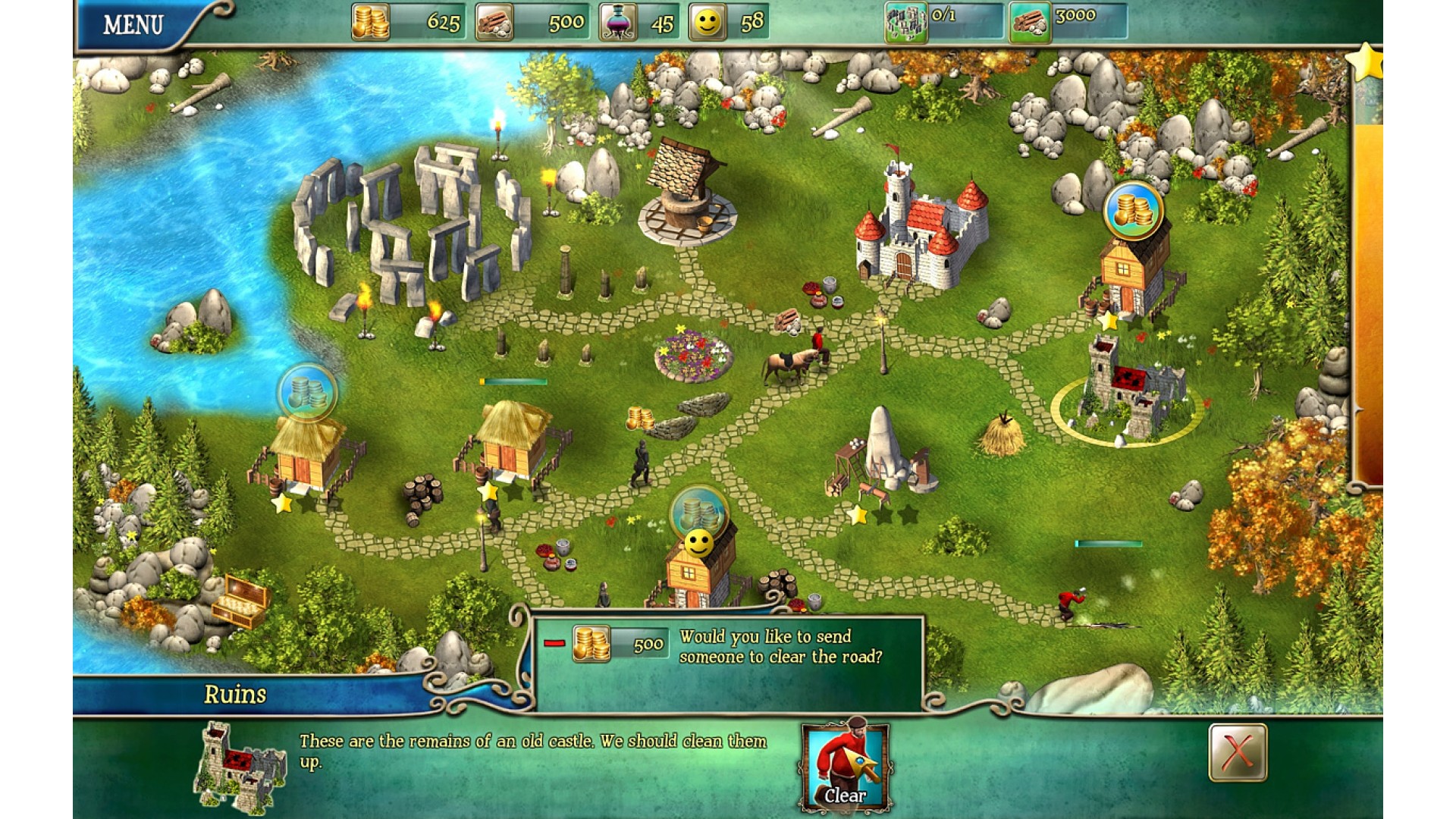Open the MENU button

click(133, 25)
